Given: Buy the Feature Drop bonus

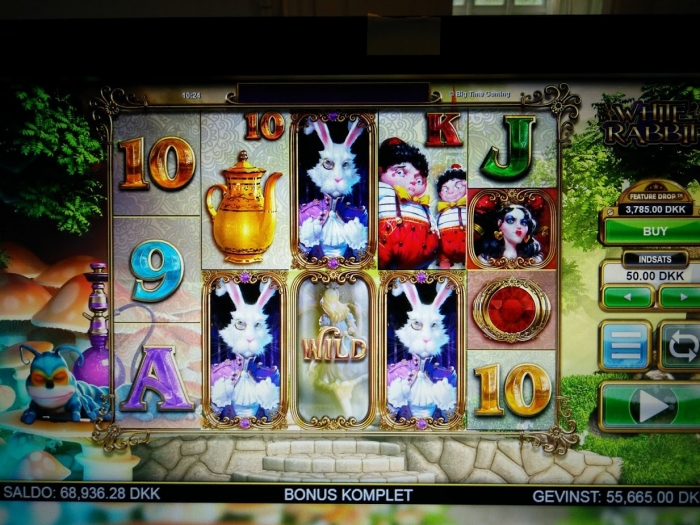Looking at the screenshot, I should pyautogui.click(x=652, y=231).
